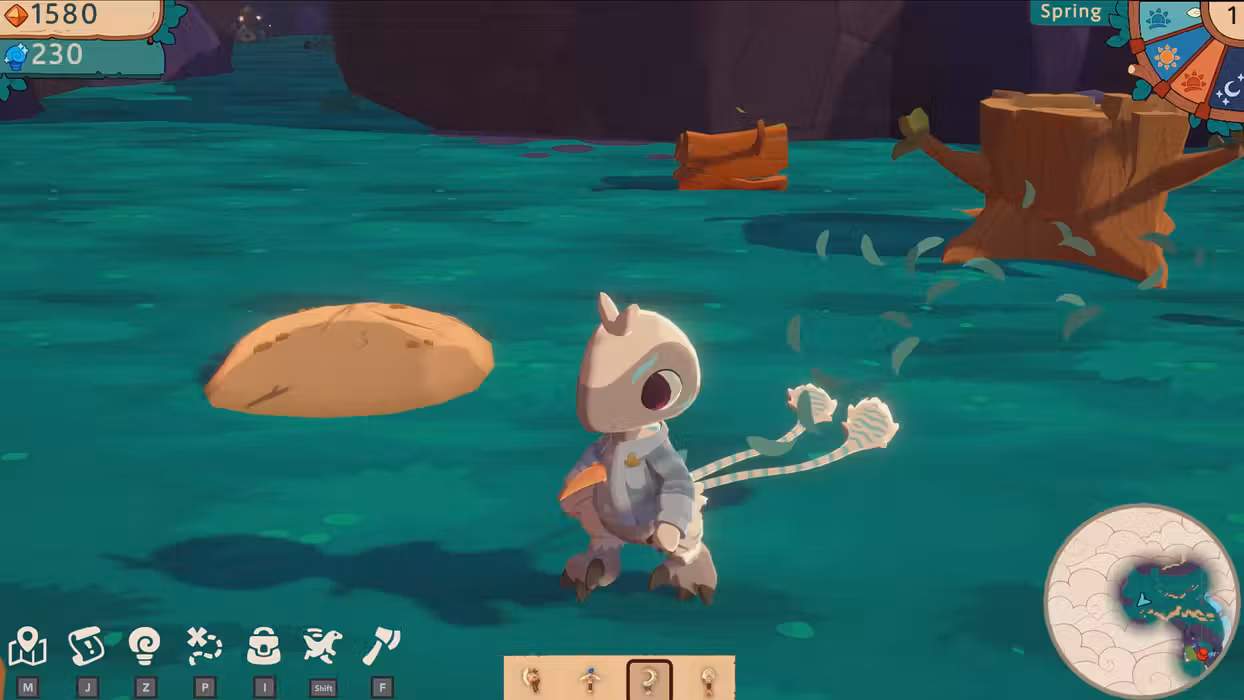The height and width of the screenshot is (700, 1244).
Task: Select the highlighted sickle hotbar slot
Action: tap(649, 680)
